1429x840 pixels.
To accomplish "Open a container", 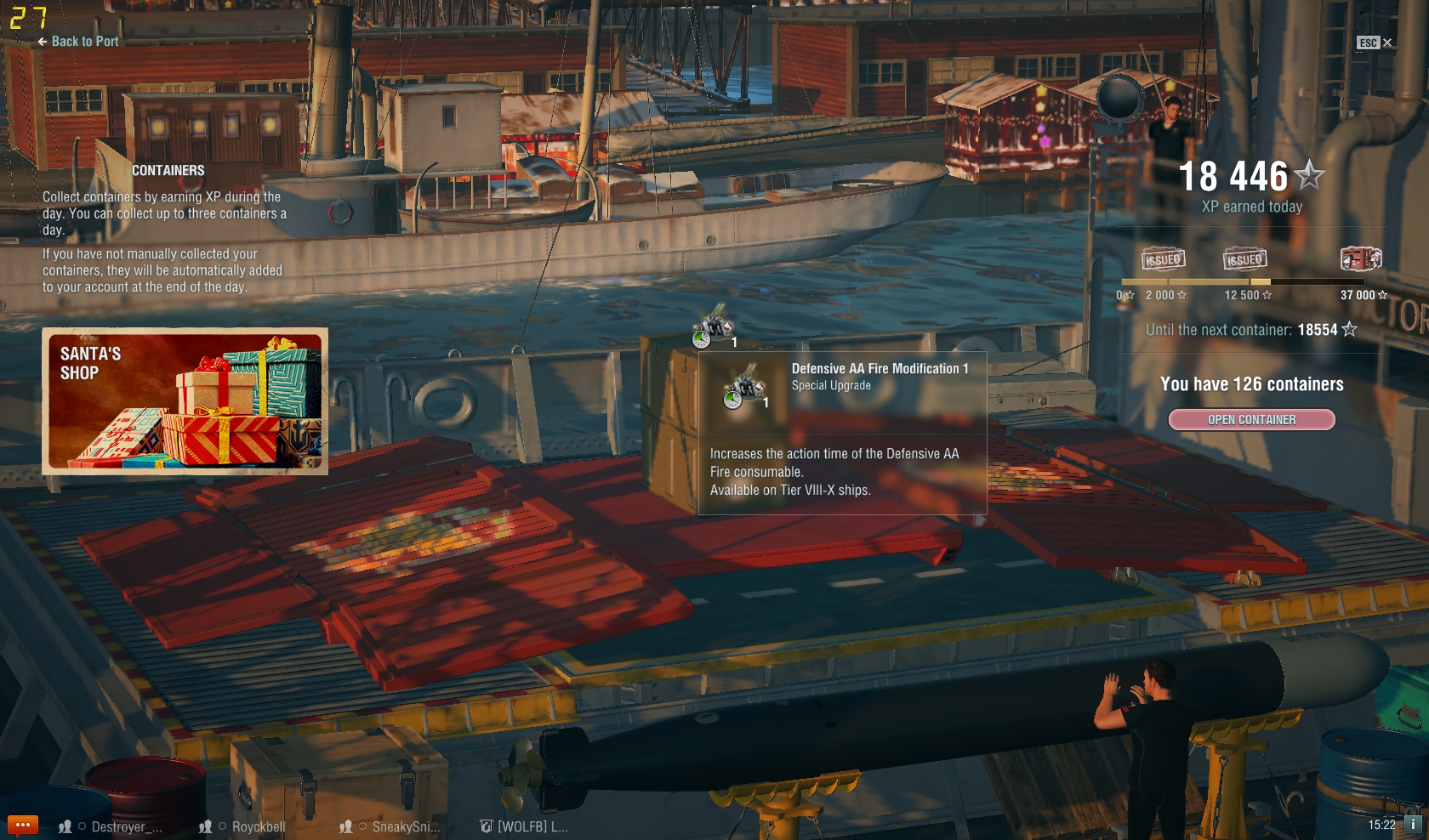I will [x=1251, y=420].
